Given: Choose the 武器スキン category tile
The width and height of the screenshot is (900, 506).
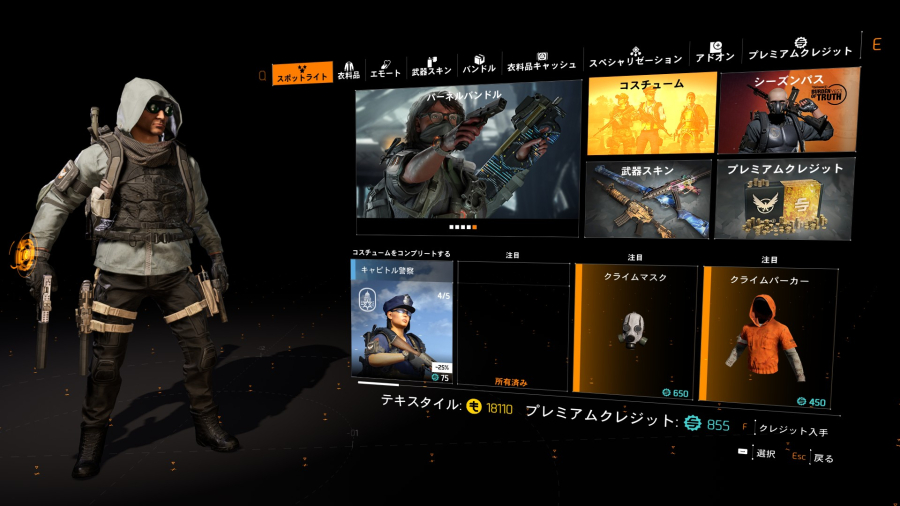Looking at the screenshot, I should click(x=648, y=198).
